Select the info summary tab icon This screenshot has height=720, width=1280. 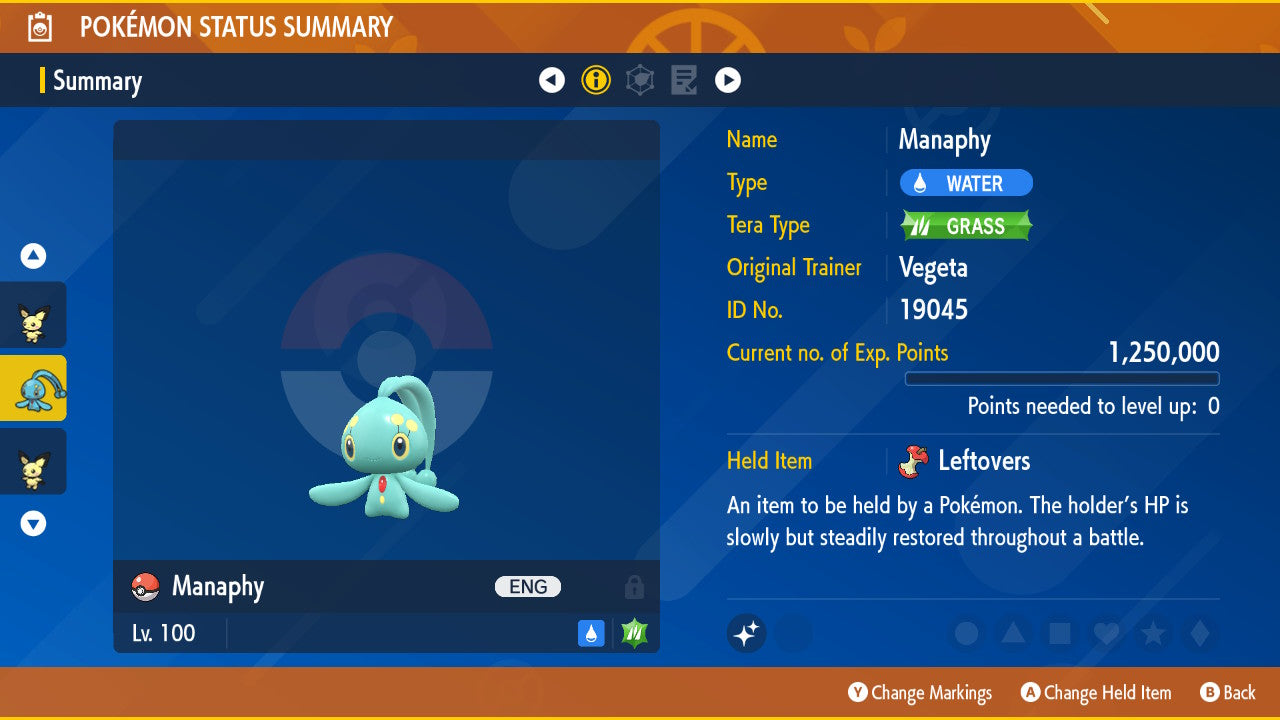pyautogui.click(x=596, y=80)
